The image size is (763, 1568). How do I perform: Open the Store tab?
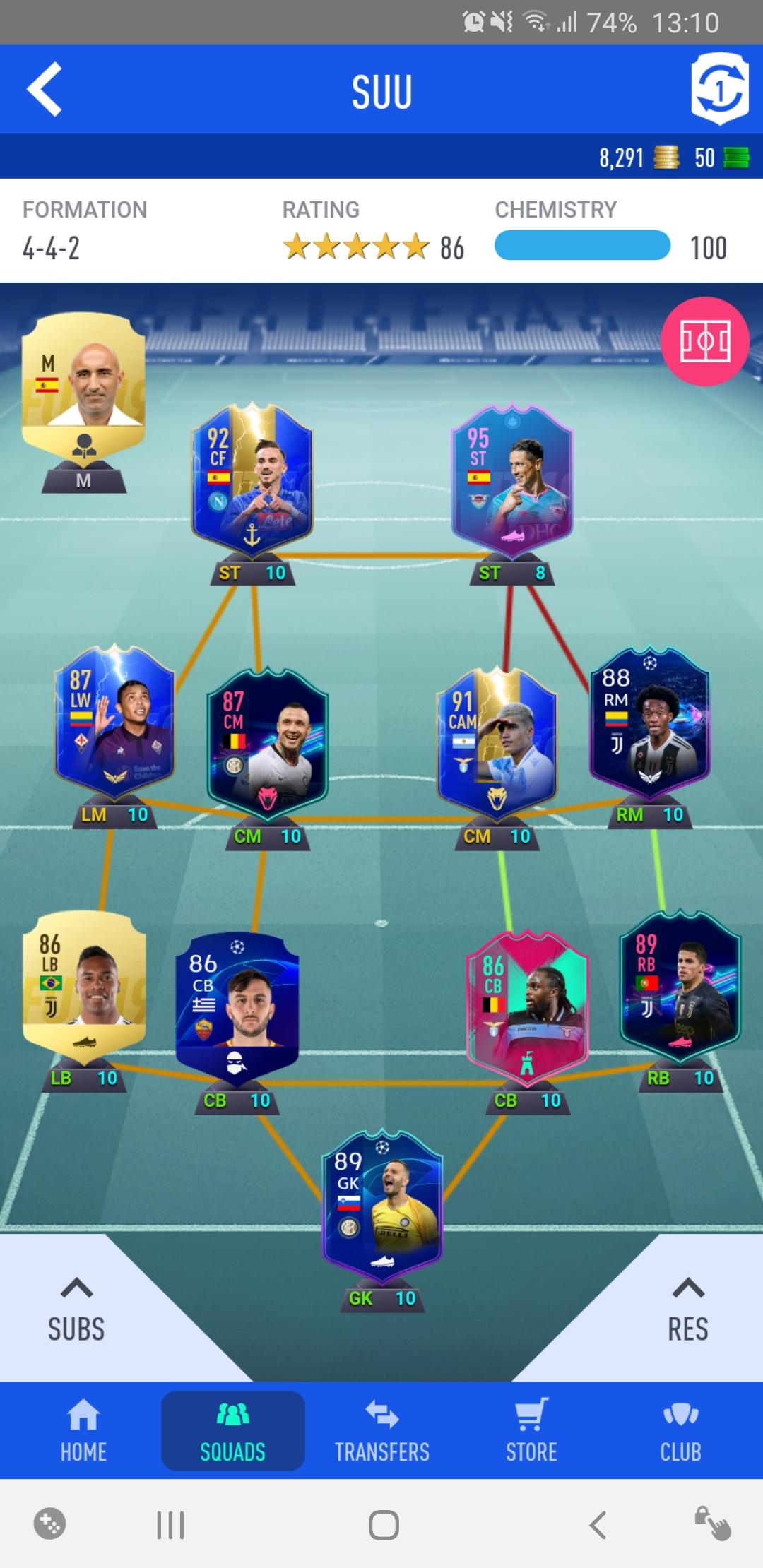pos(531,1431)
